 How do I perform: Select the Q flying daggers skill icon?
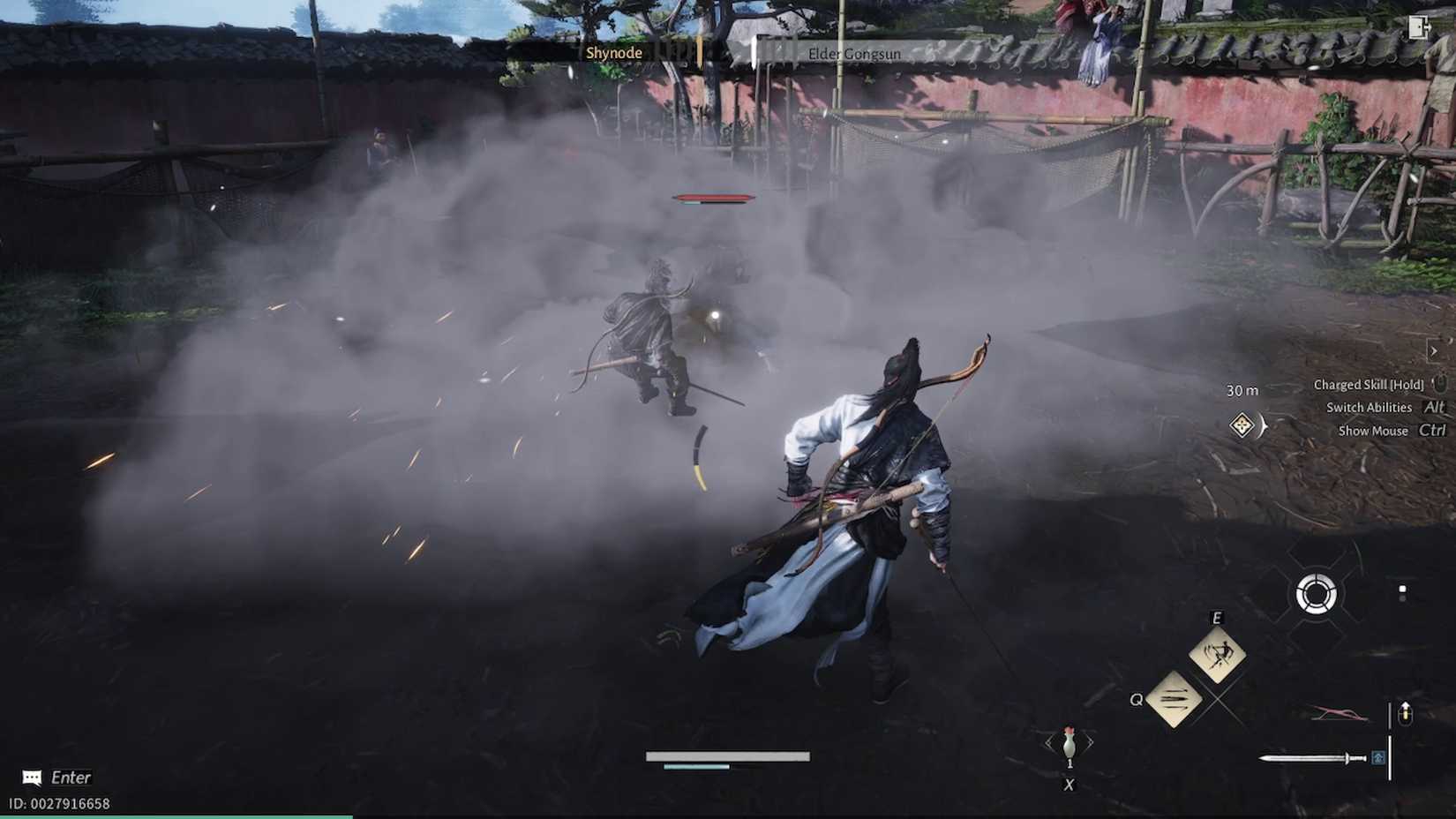pyautogui.click(x=1175, y=700)
